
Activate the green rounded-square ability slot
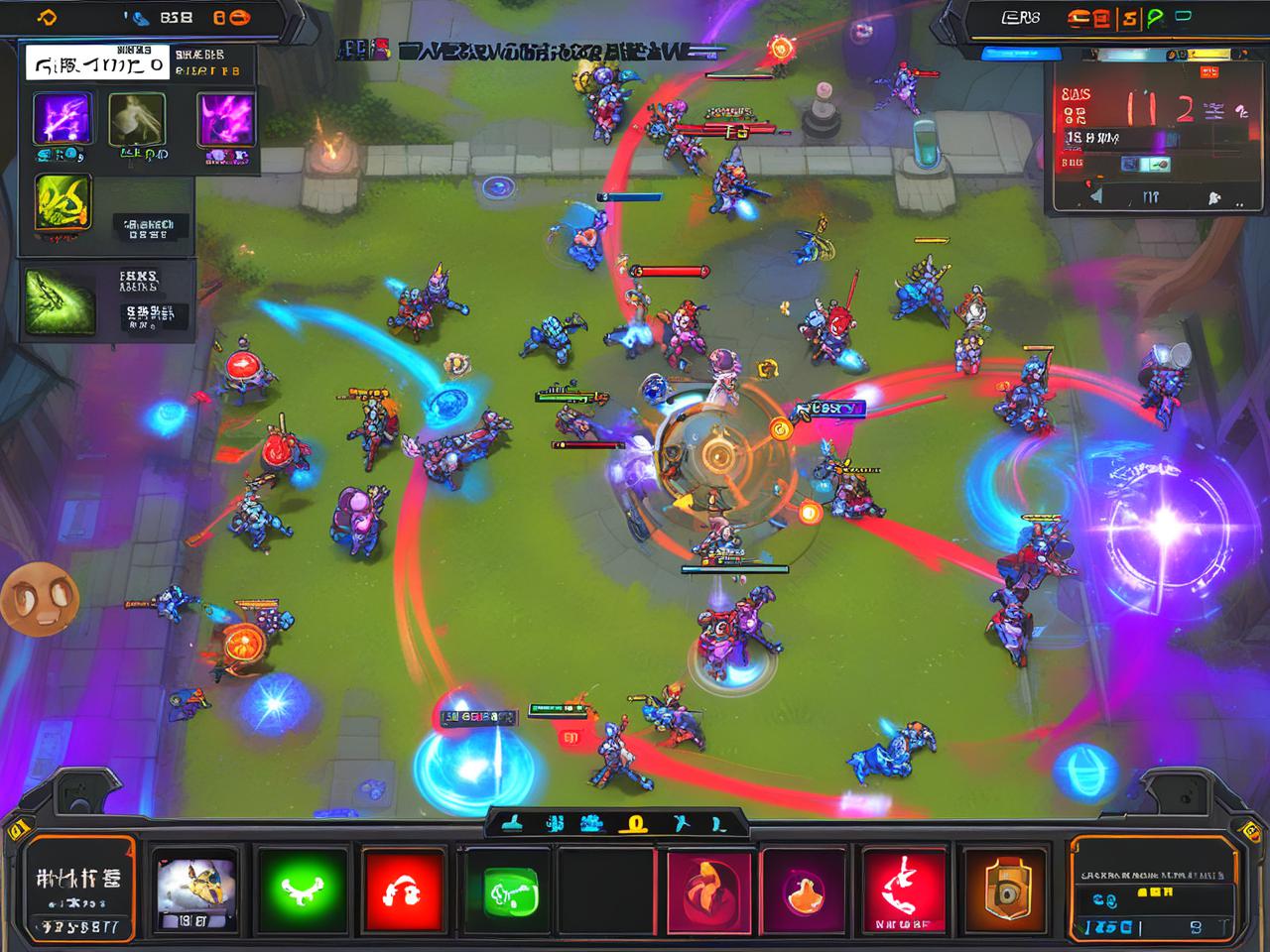pos(510,892)
